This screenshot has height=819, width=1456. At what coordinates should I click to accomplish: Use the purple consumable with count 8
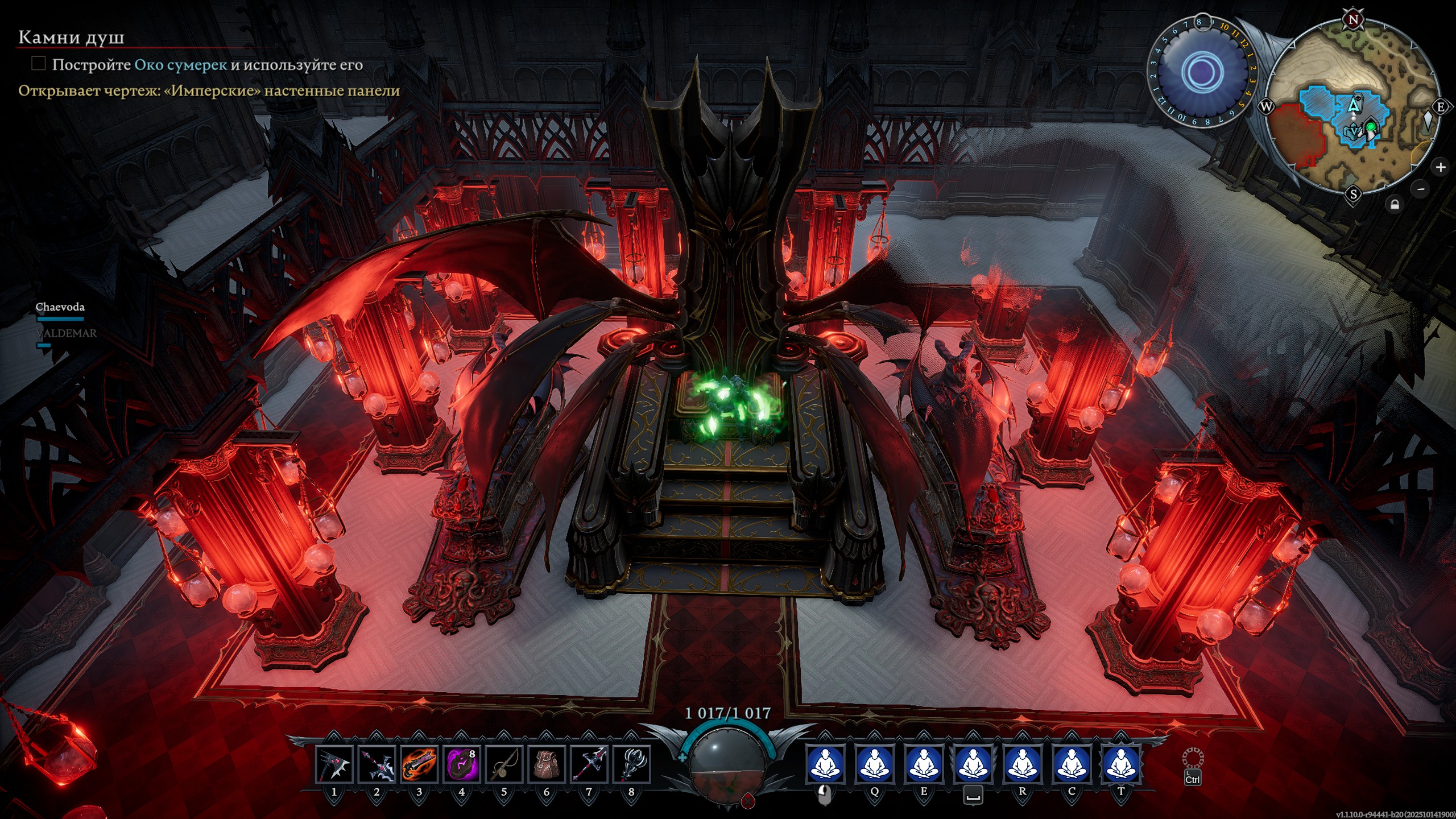[461, 764]
